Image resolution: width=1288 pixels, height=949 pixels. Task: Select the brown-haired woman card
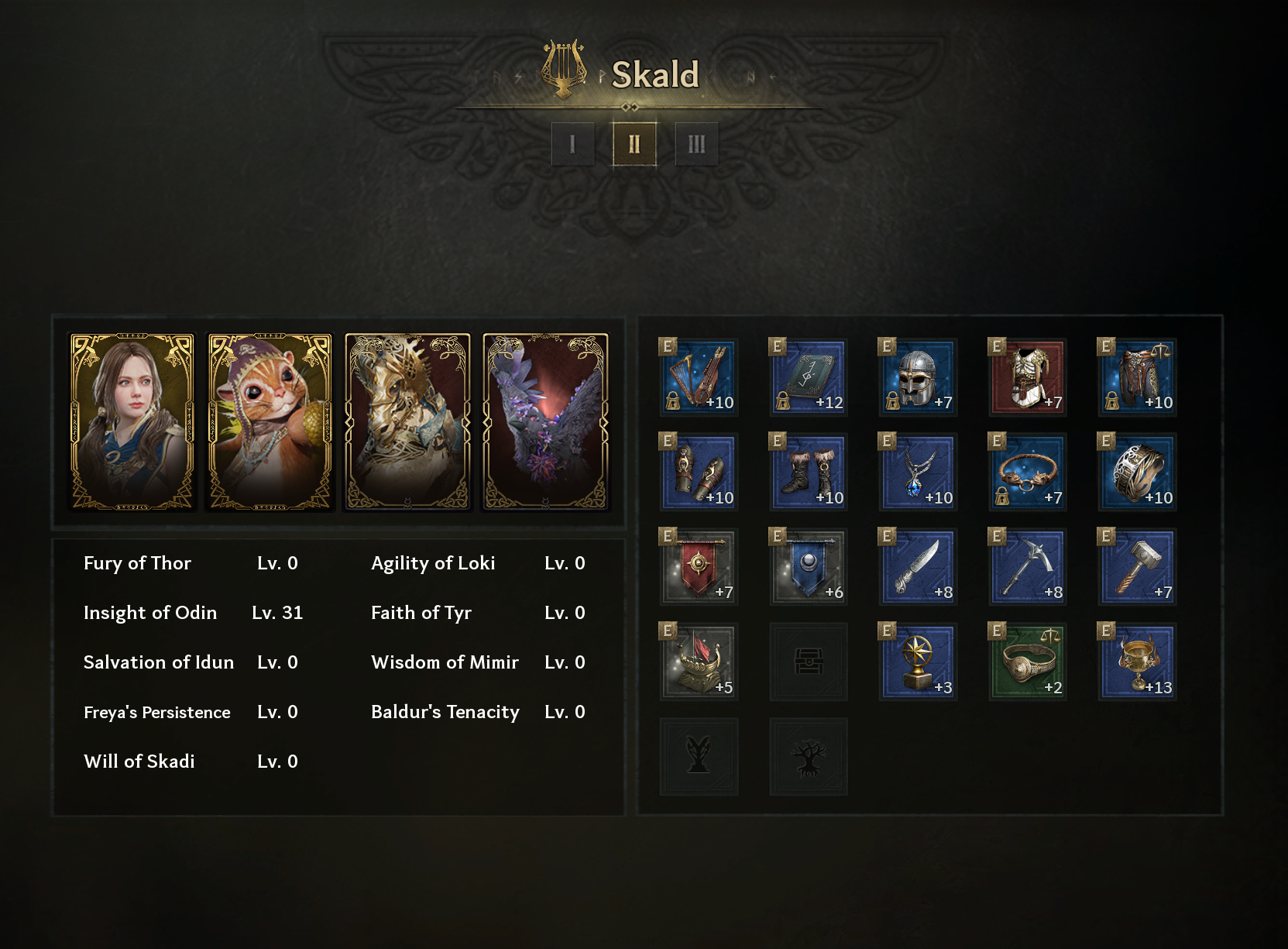coord(132,422)
